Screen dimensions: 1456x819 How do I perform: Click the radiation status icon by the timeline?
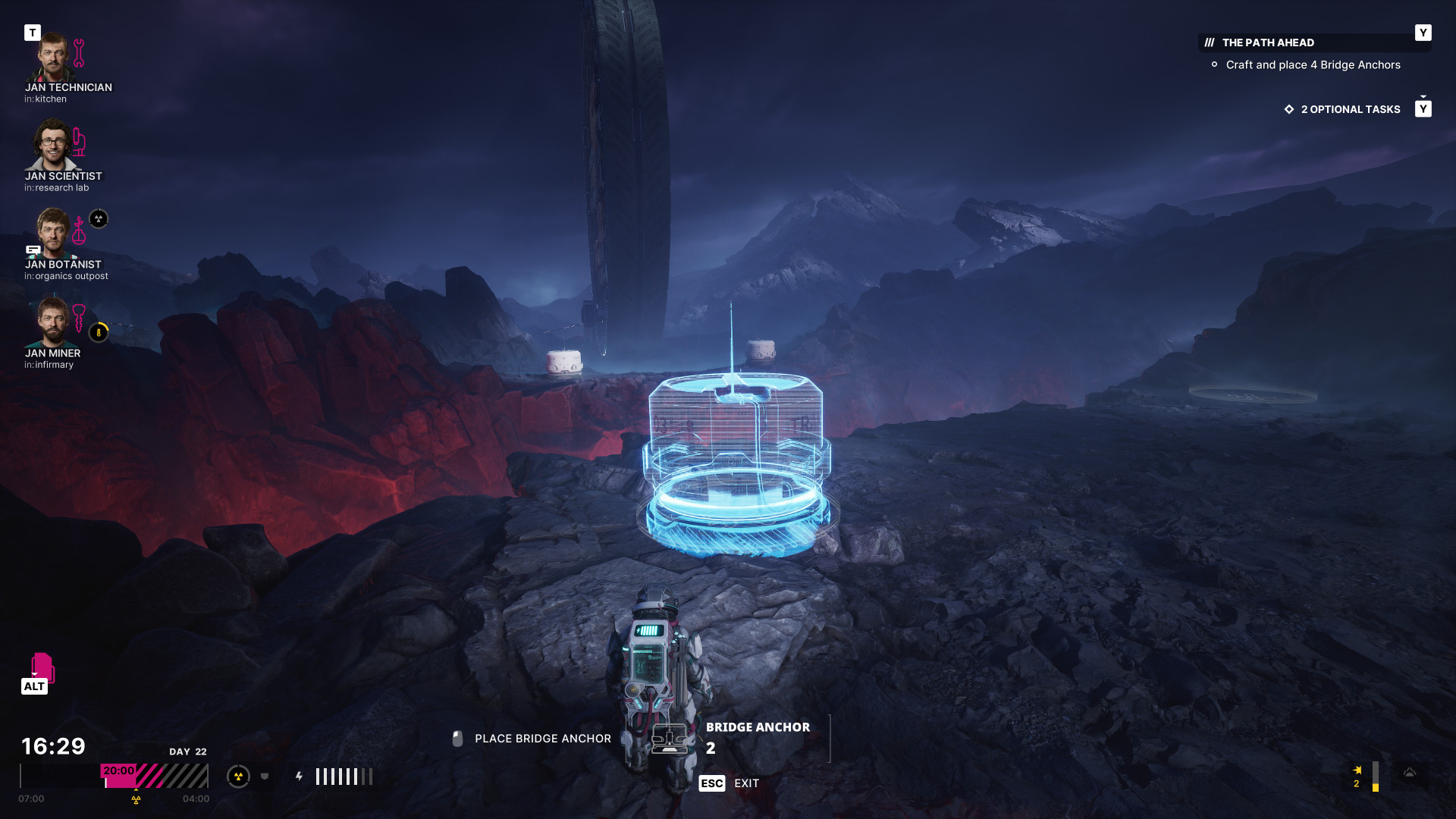(238, 777)
